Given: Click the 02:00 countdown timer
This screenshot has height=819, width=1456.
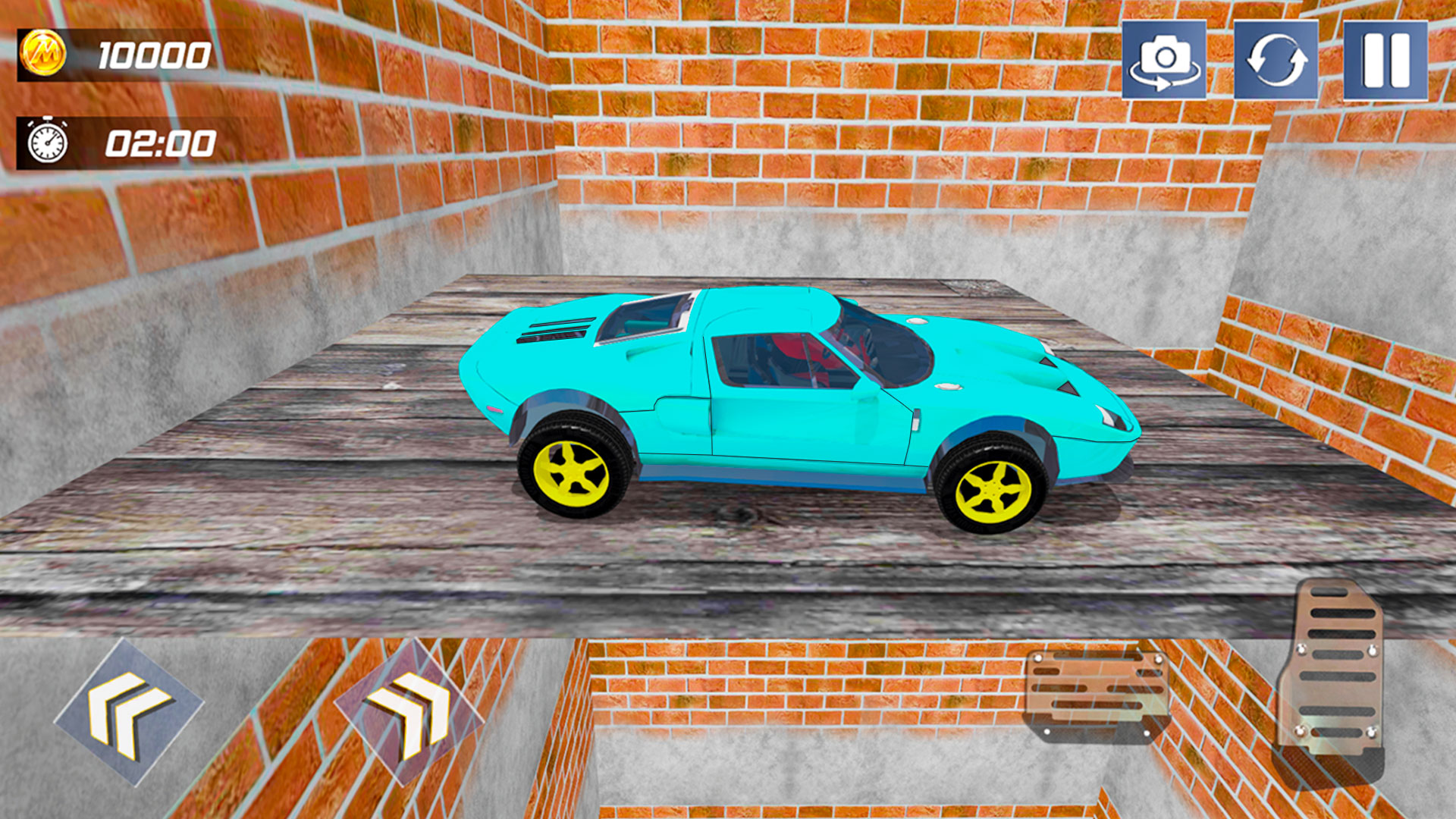Looking at the screenshot, I should pyautogui.click(x=159, y=140).
